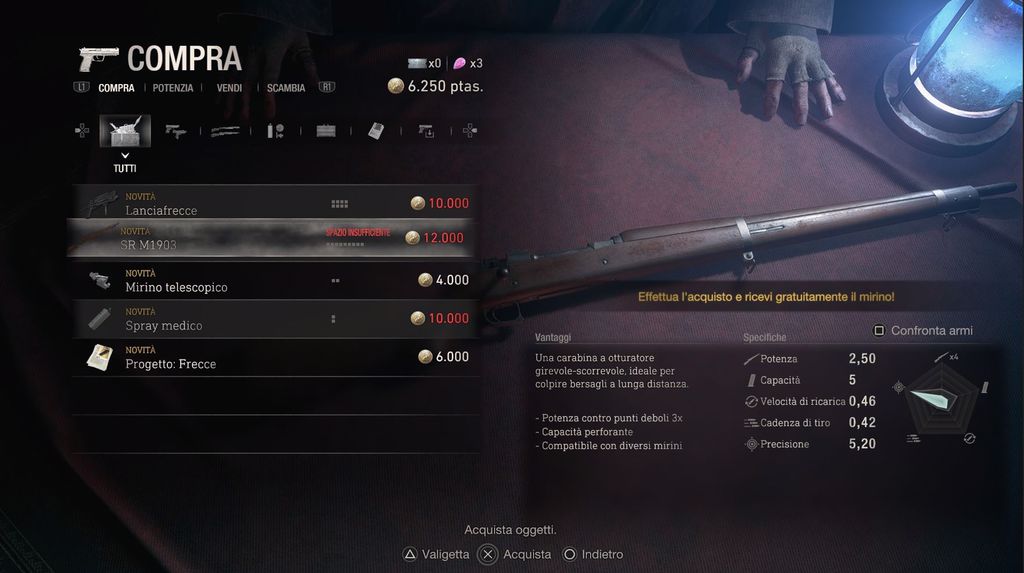
Task: Toggle the Confronta armi option
Action: (923, 330)
